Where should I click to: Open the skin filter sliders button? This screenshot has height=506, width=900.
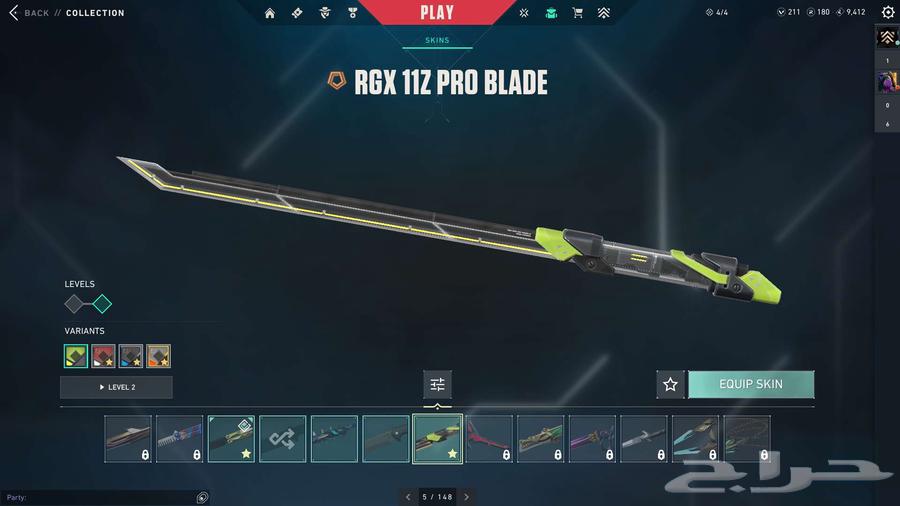point(437,384)
